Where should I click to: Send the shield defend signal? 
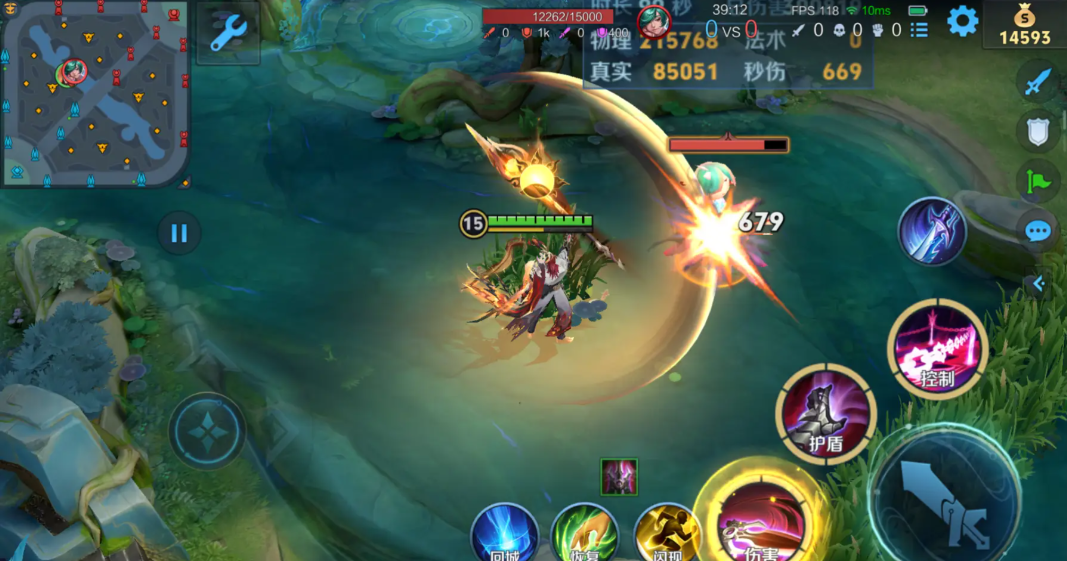(1038, 131)
